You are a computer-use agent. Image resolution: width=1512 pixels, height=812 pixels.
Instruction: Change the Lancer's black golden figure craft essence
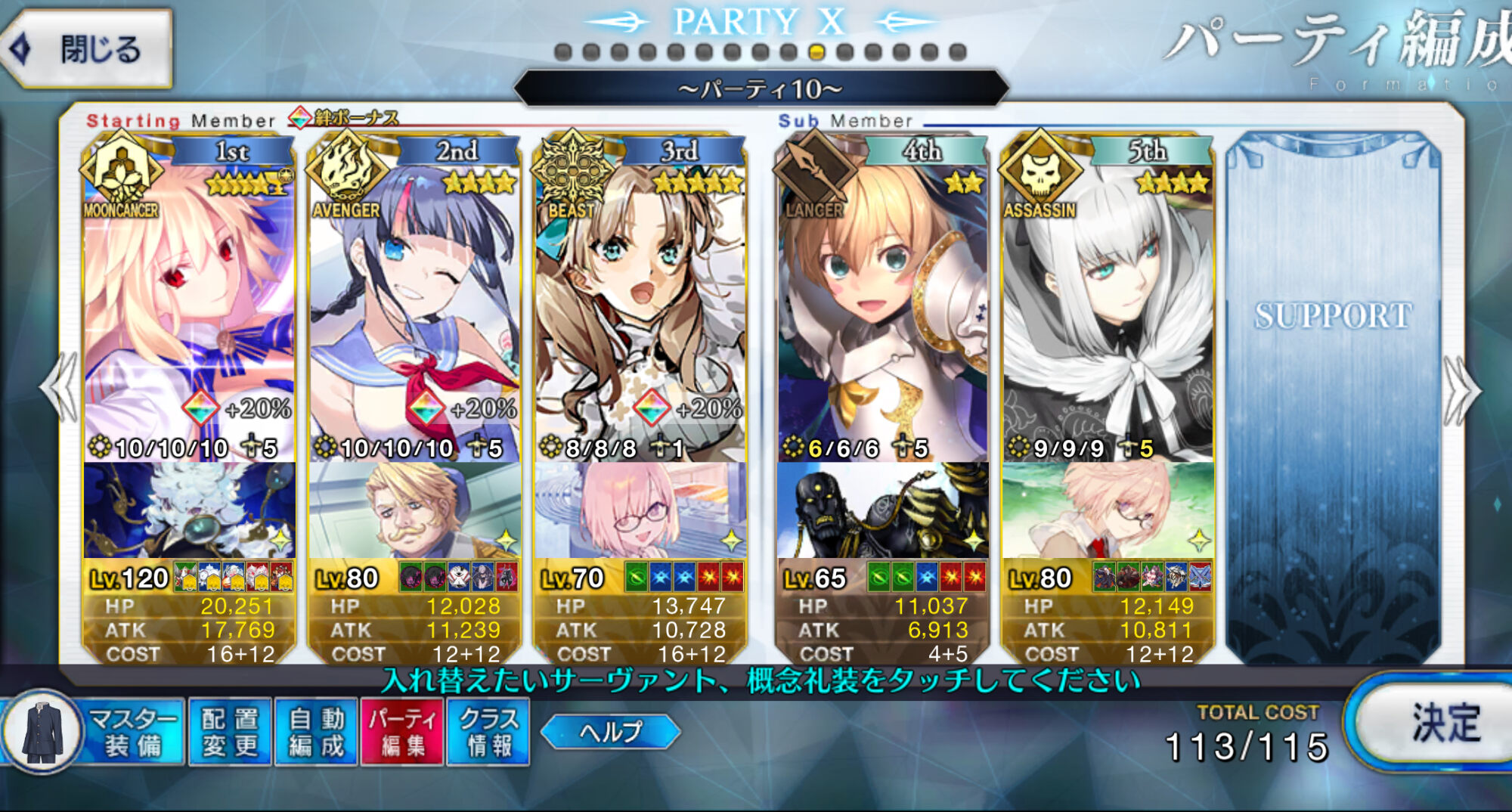pos(881,510)
